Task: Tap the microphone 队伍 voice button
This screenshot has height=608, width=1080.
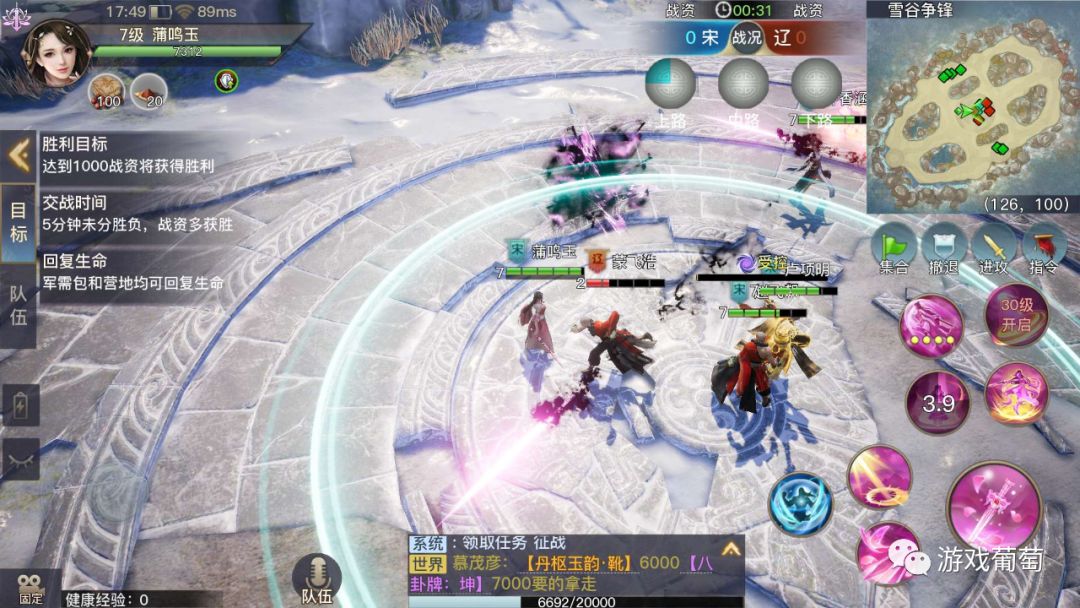Action: coord(317,578)
